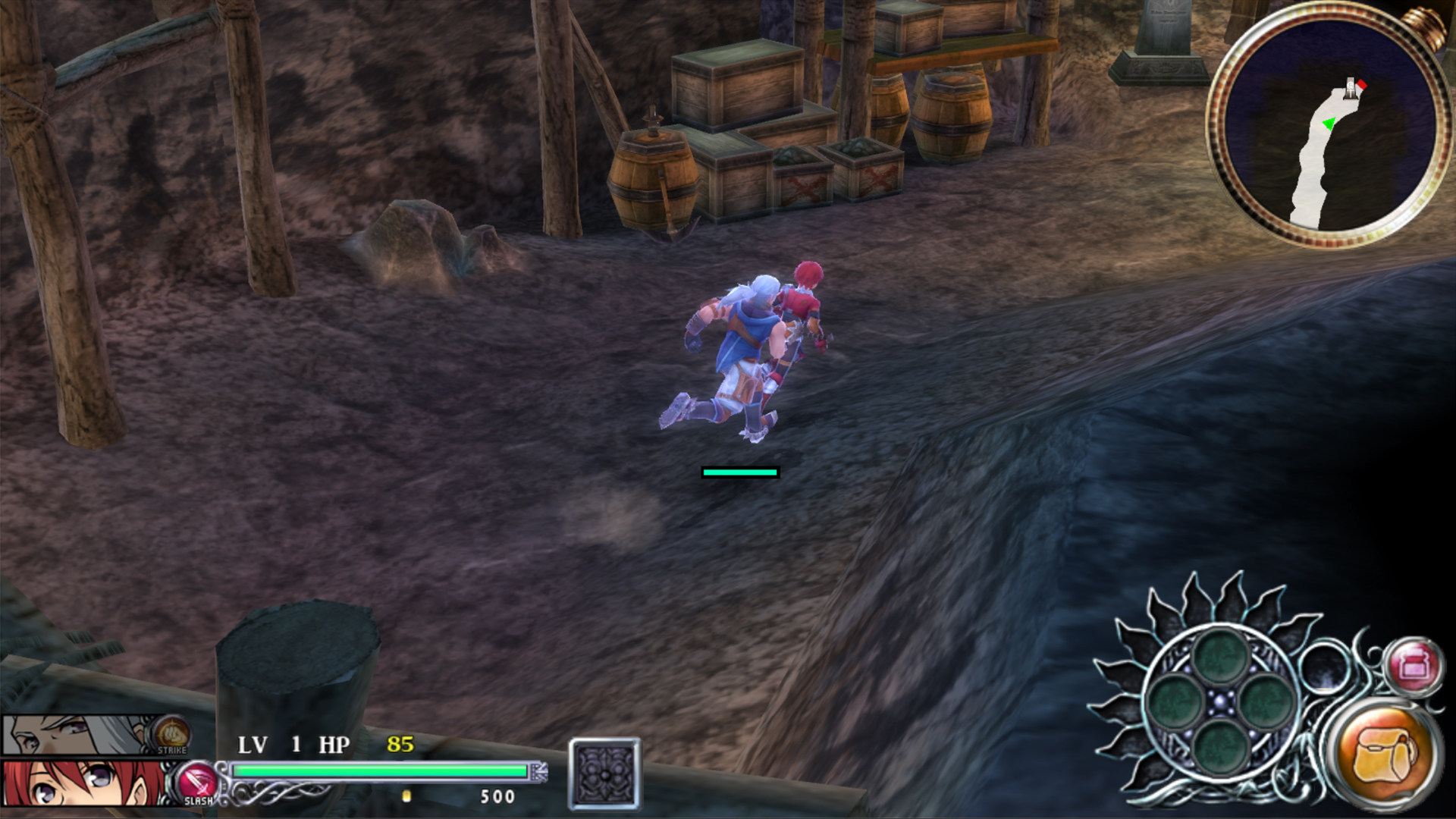Click the square ornate item slot
This screenshot has width=1456, height=819.
pyautogui.click(x=604, y=774)
